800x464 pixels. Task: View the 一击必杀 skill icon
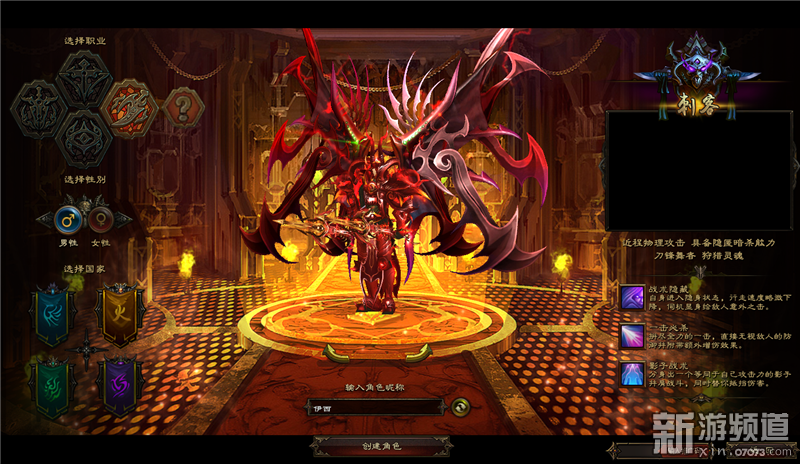[631, 335]
